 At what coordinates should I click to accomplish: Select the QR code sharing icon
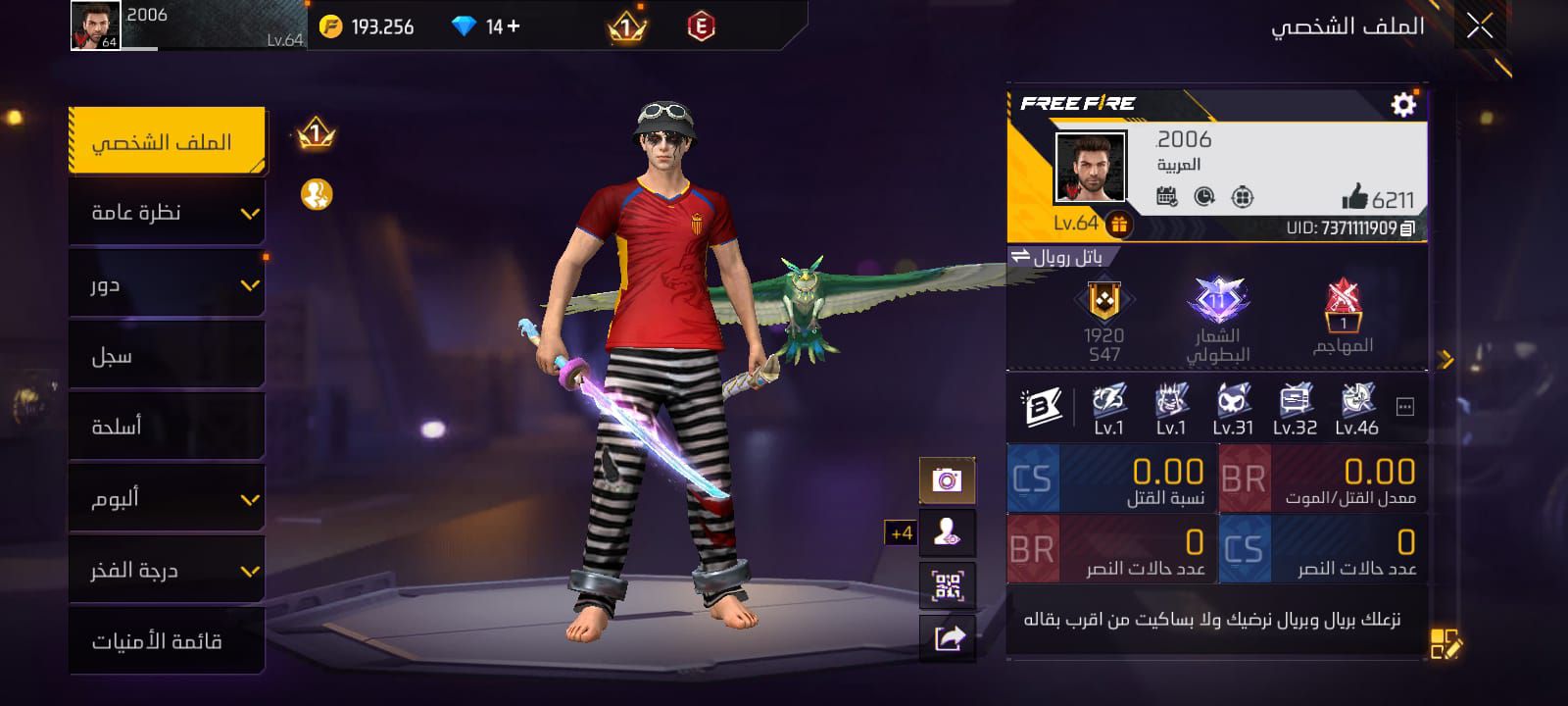point(947,585)
